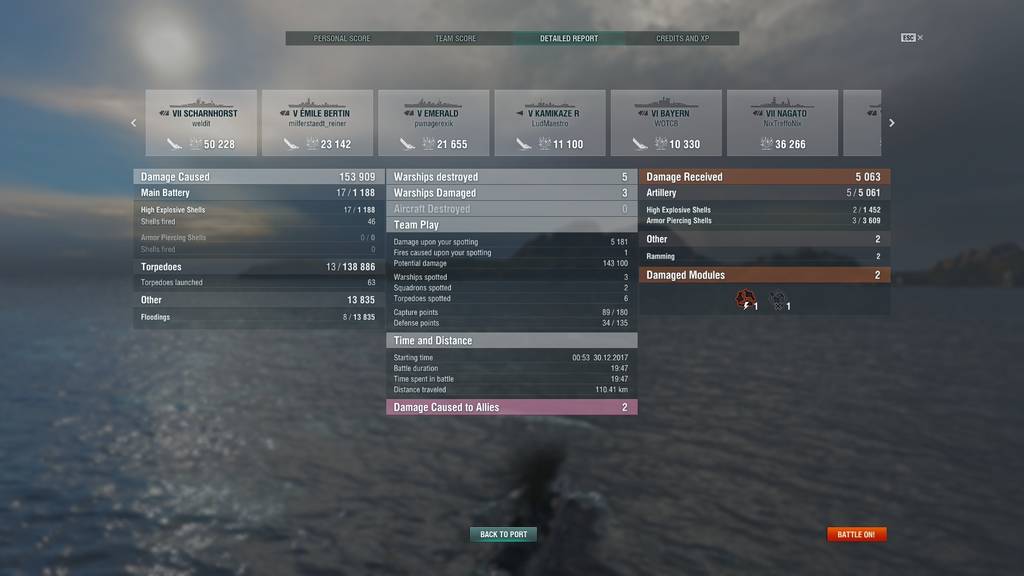Click the grey damaged module icon
This screenshot has width=1024, height=576.
click(777, 299)
